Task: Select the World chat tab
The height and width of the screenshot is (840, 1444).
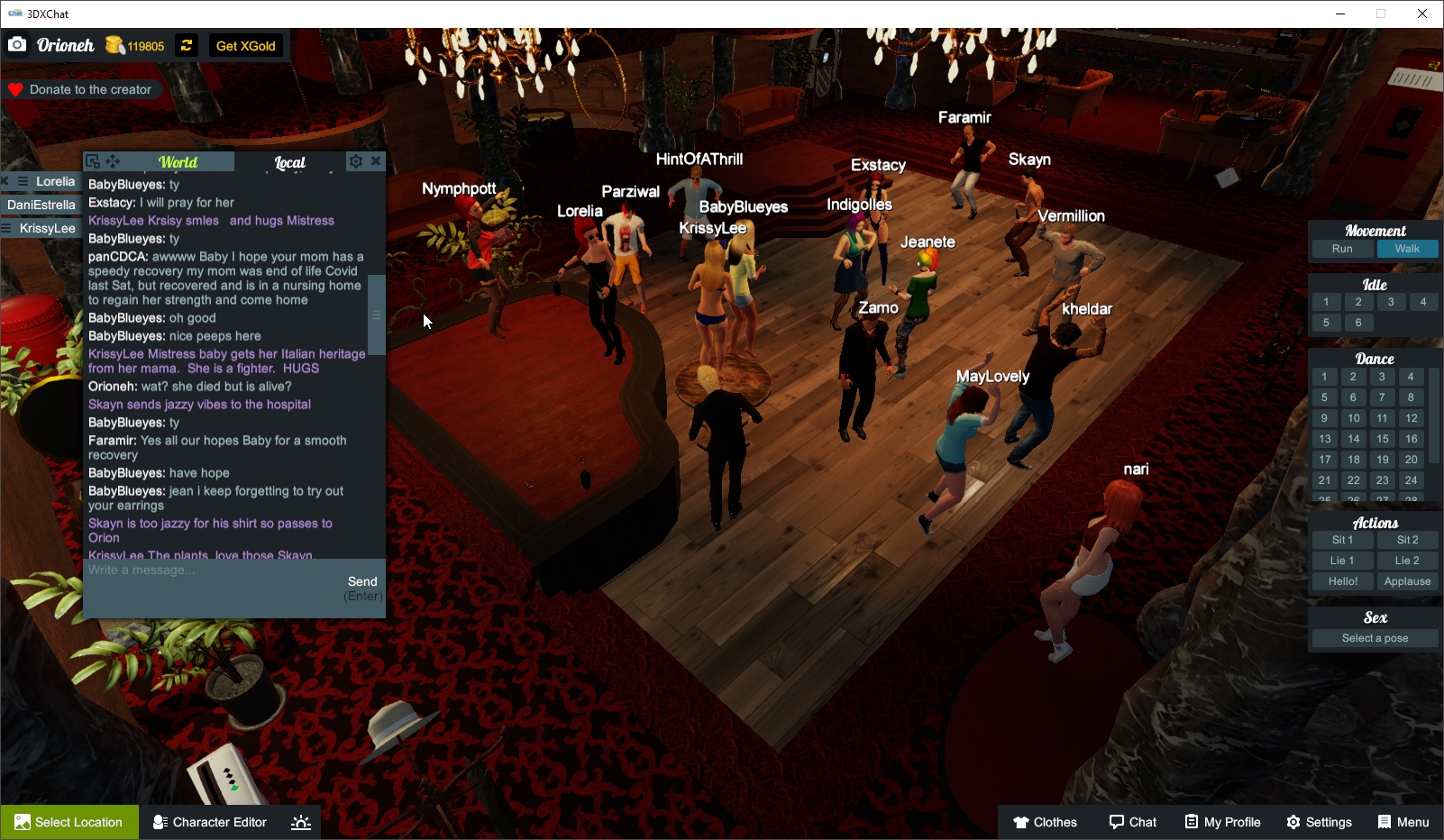Action: tap(178, 161)
